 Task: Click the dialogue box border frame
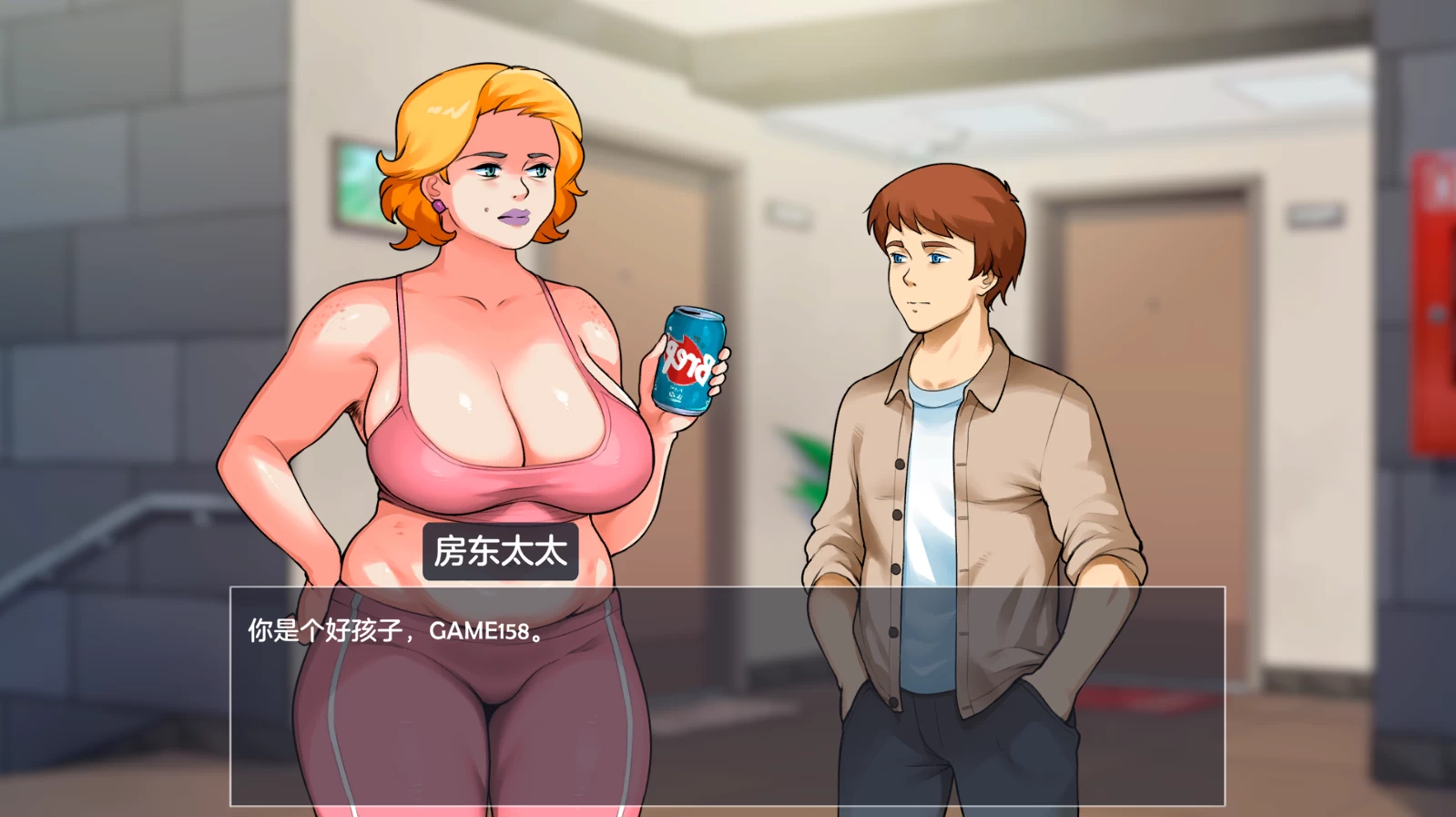click(x=728, y=588)
